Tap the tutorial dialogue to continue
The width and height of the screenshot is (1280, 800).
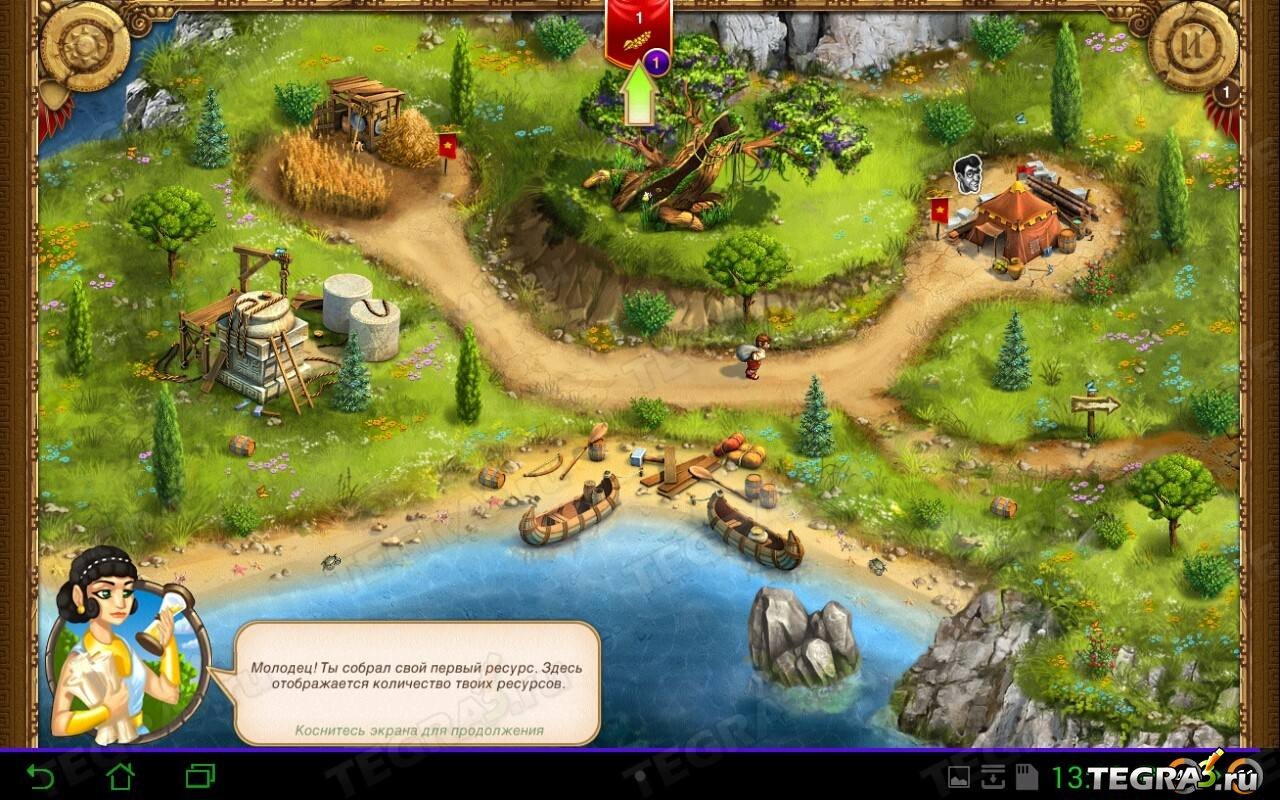418,682
